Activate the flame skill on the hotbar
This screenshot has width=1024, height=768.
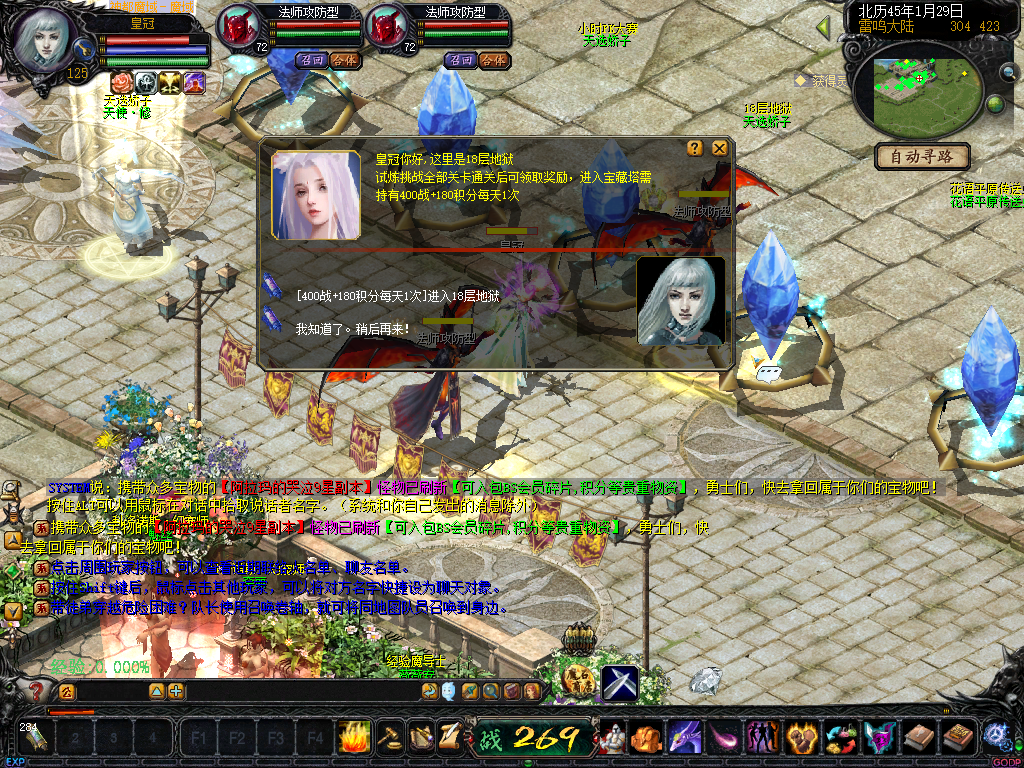point(354,737)
